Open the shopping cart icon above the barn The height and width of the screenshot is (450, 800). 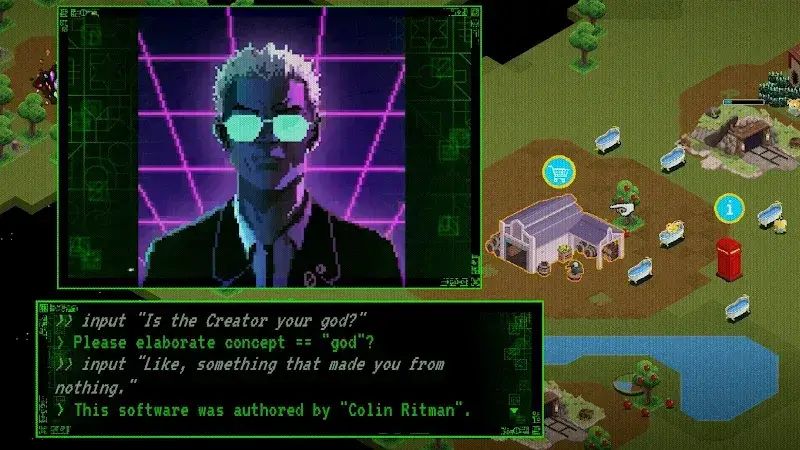[559, 172]
